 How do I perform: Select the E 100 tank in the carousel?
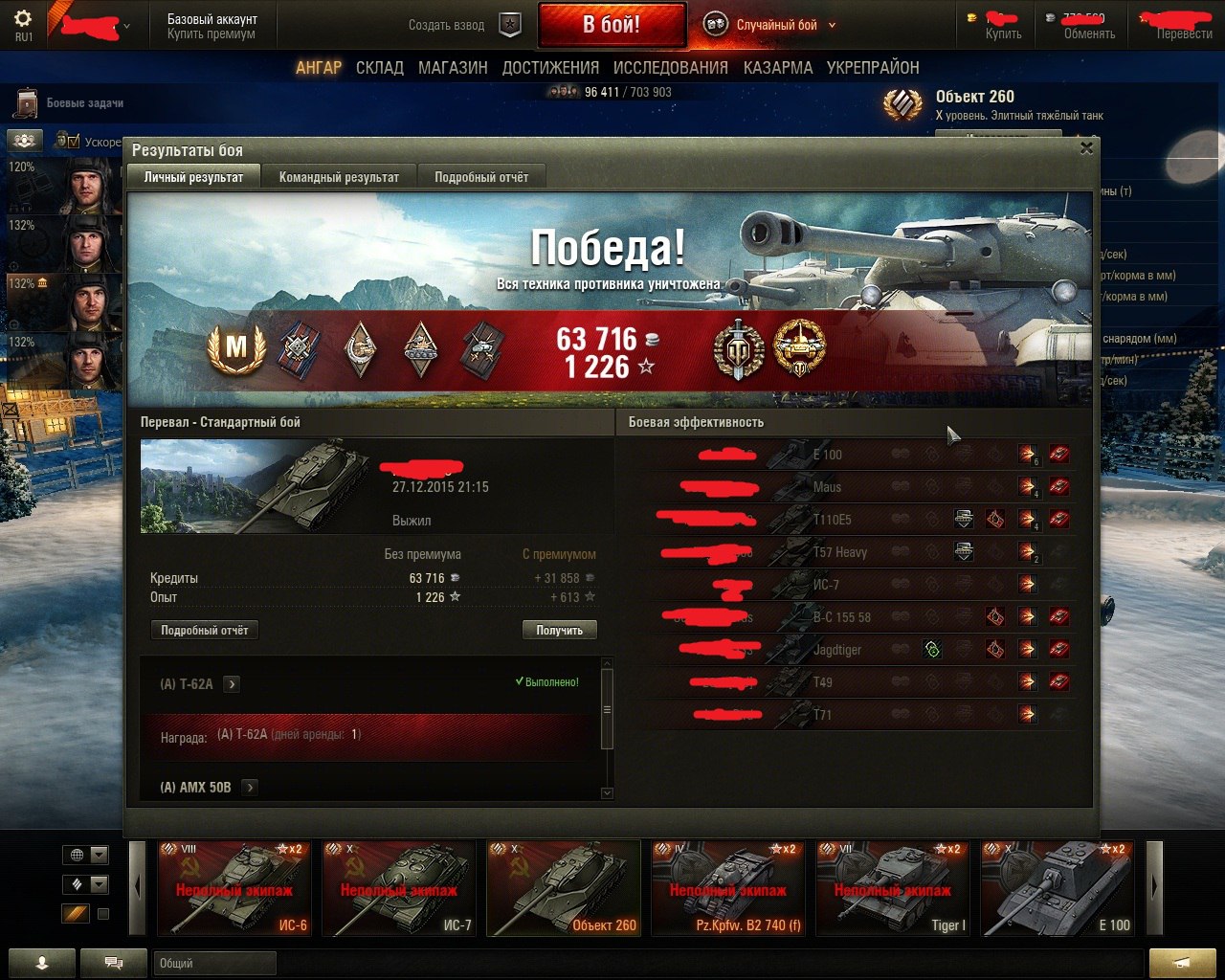[1058, 888]
